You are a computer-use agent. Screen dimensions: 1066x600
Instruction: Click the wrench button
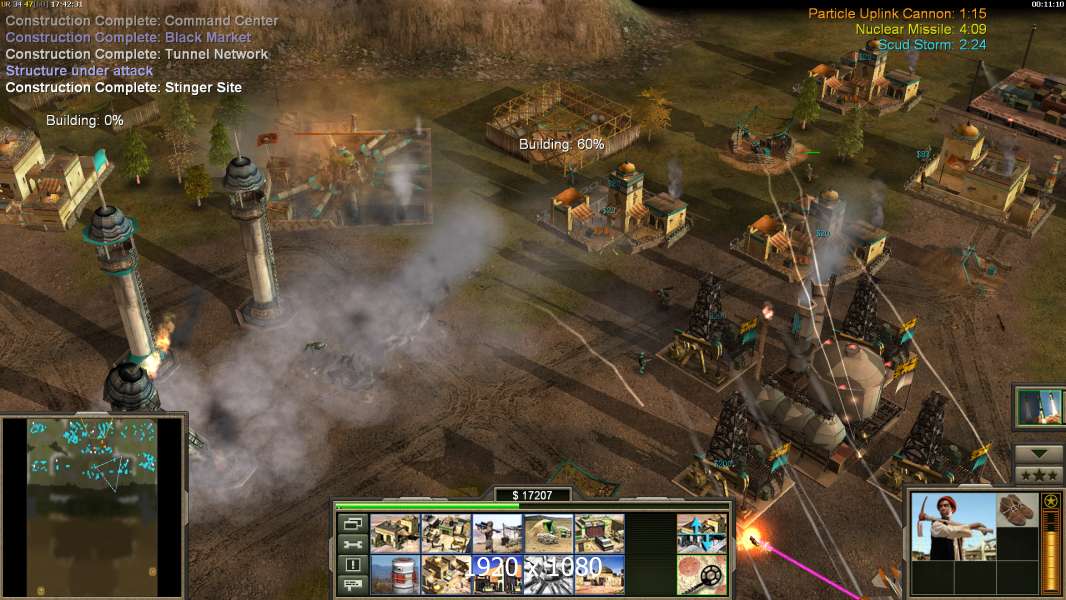351,544
